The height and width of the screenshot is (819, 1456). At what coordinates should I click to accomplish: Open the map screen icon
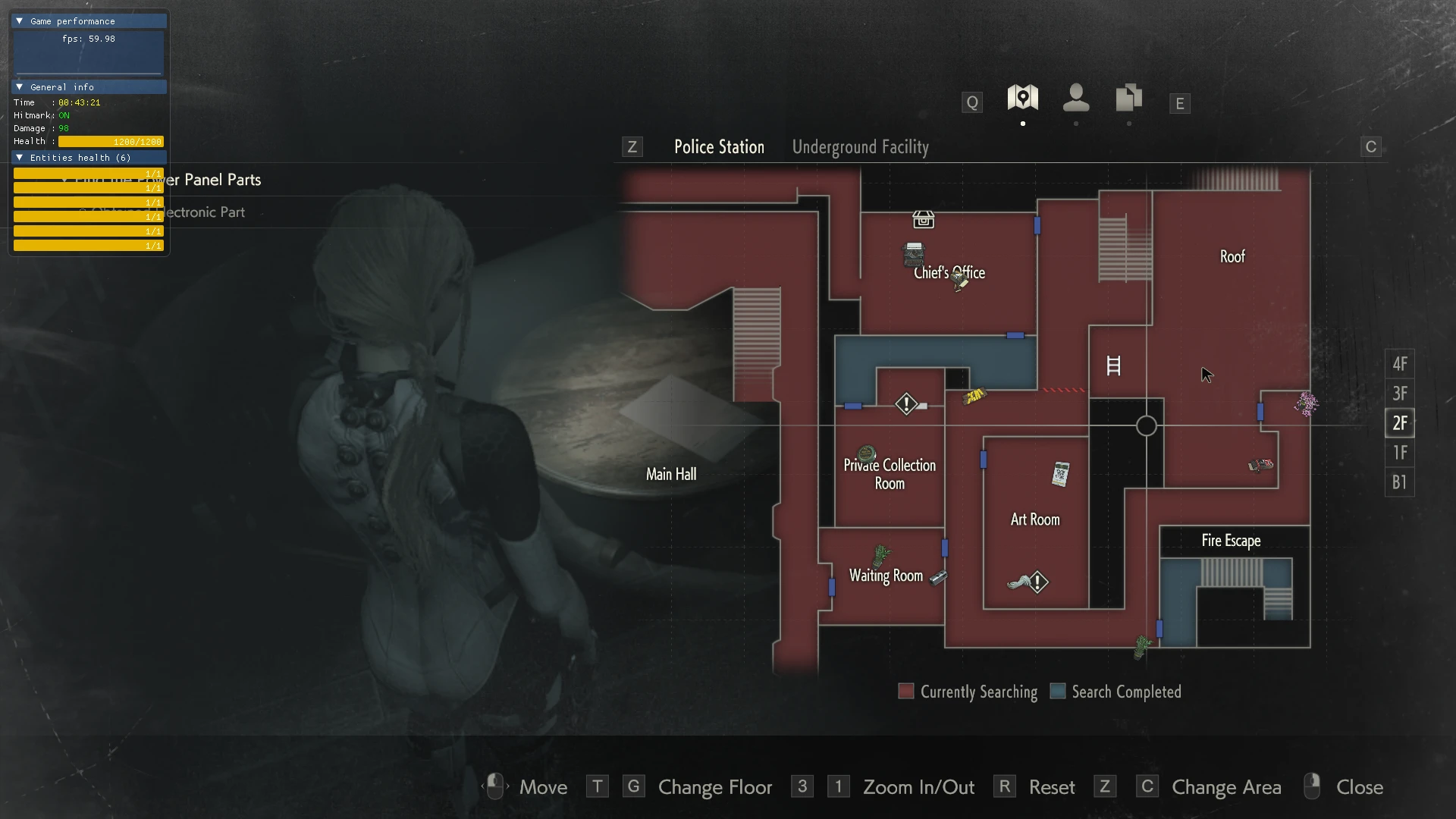pyautogui.click(x=1022, y=98)
